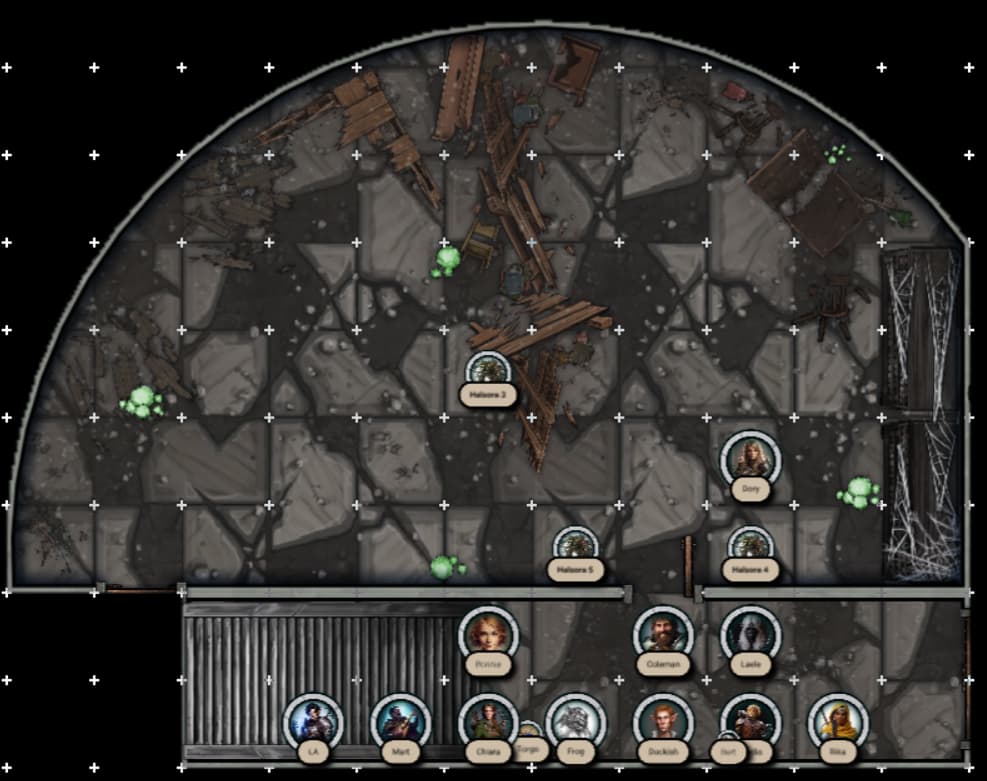Image resolution: width=987 pixels, height=781 pixels.
Task: Select the Halsora 5 token
Action: 575,547
